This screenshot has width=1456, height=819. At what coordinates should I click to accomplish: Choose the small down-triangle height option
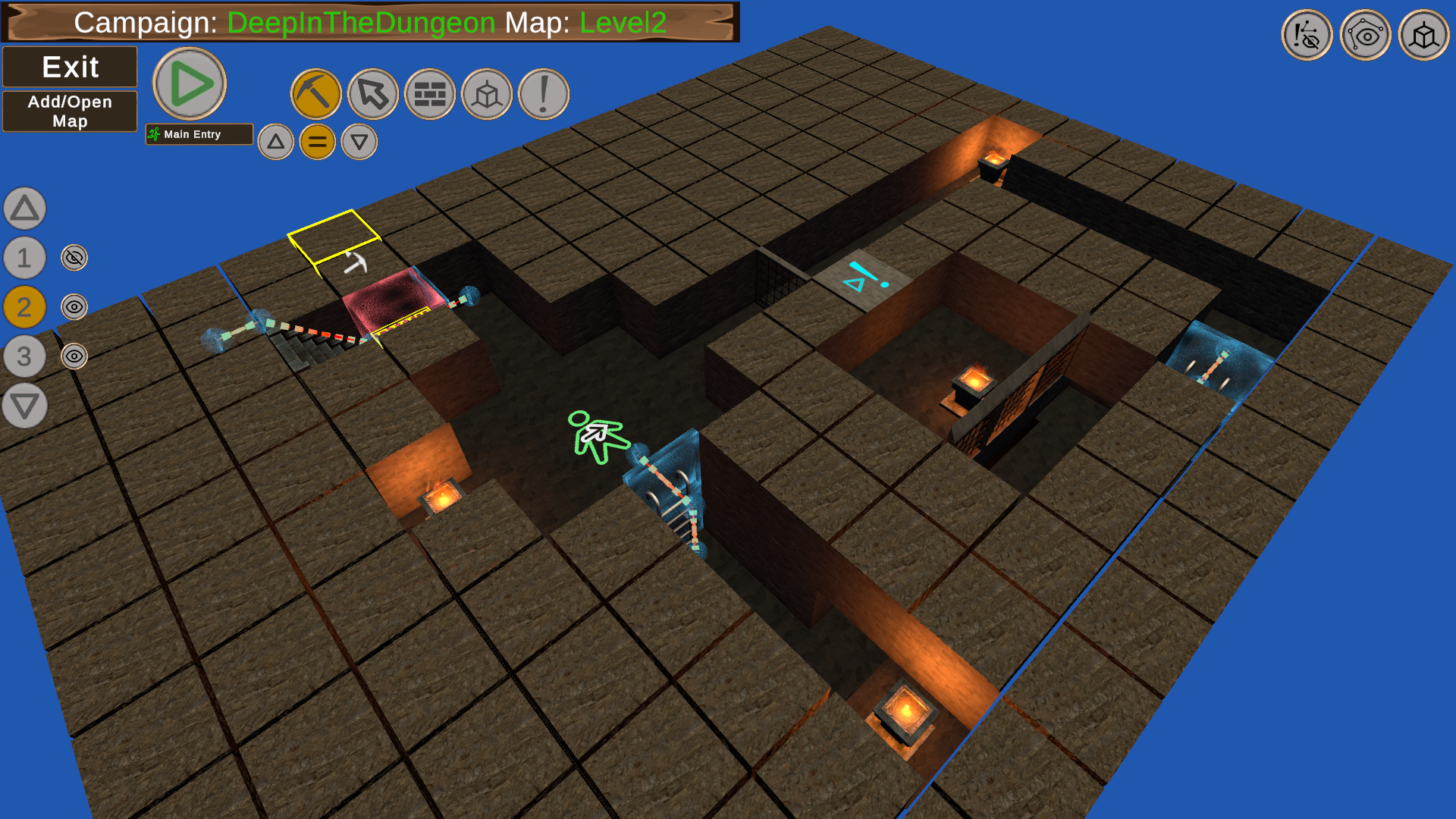(359, 142)
